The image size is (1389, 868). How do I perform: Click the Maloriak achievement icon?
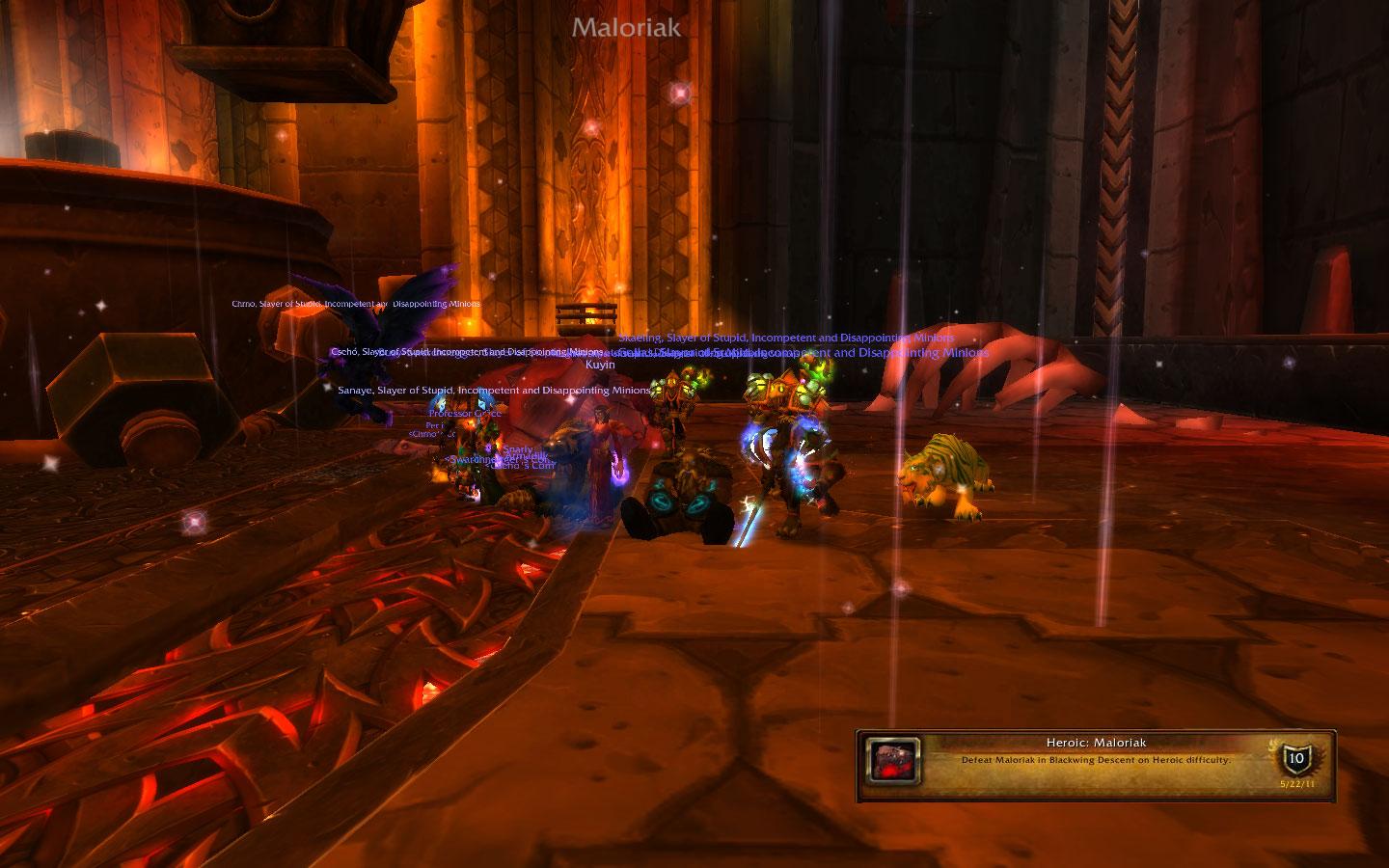(x=892, y=759)
